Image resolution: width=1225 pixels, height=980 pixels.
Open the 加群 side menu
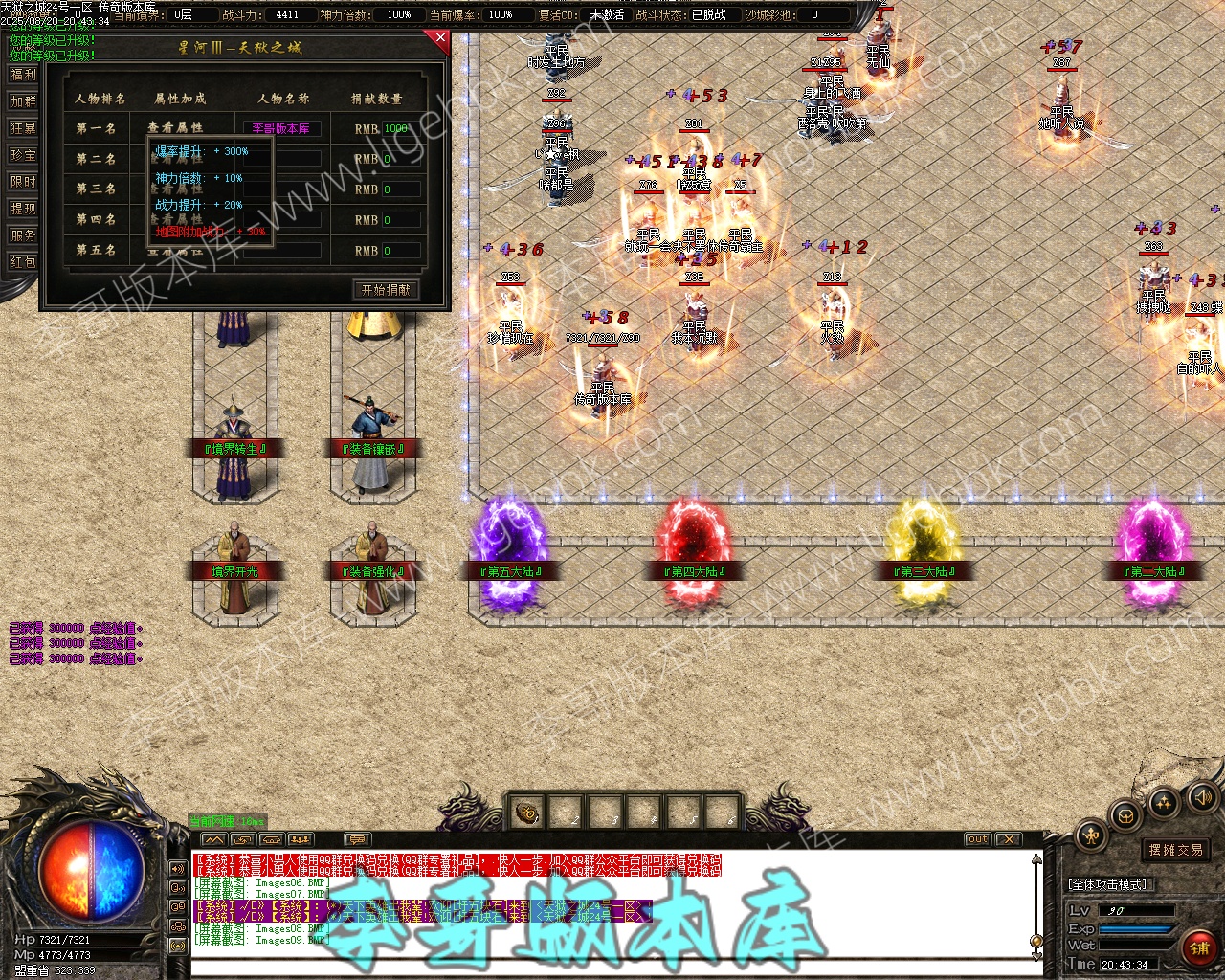(x=23, y=100)
